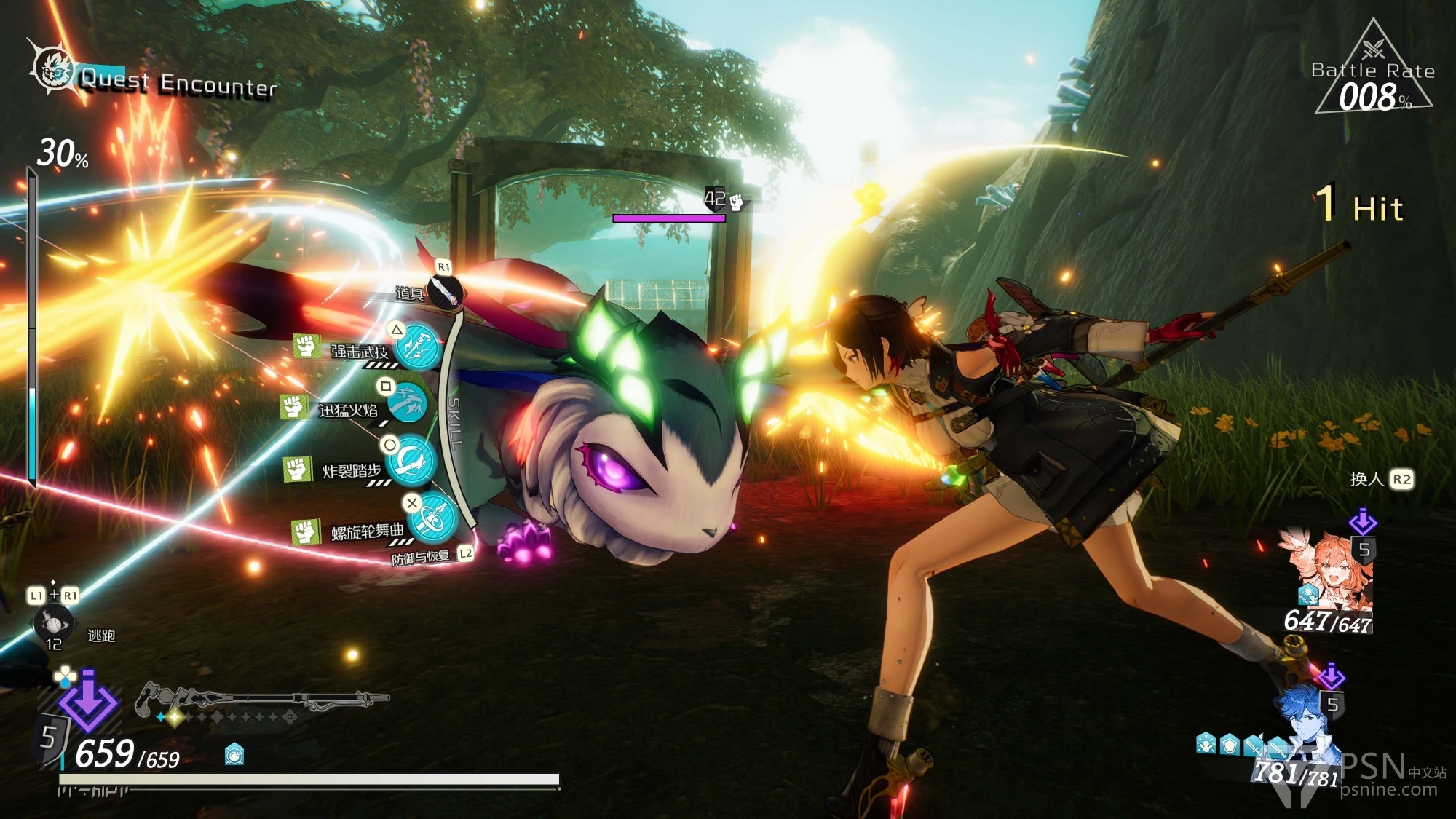Select the 螺旋轮舞曲 skill icon
Viewport: 1456px width, 819px height.
point(433,518)
